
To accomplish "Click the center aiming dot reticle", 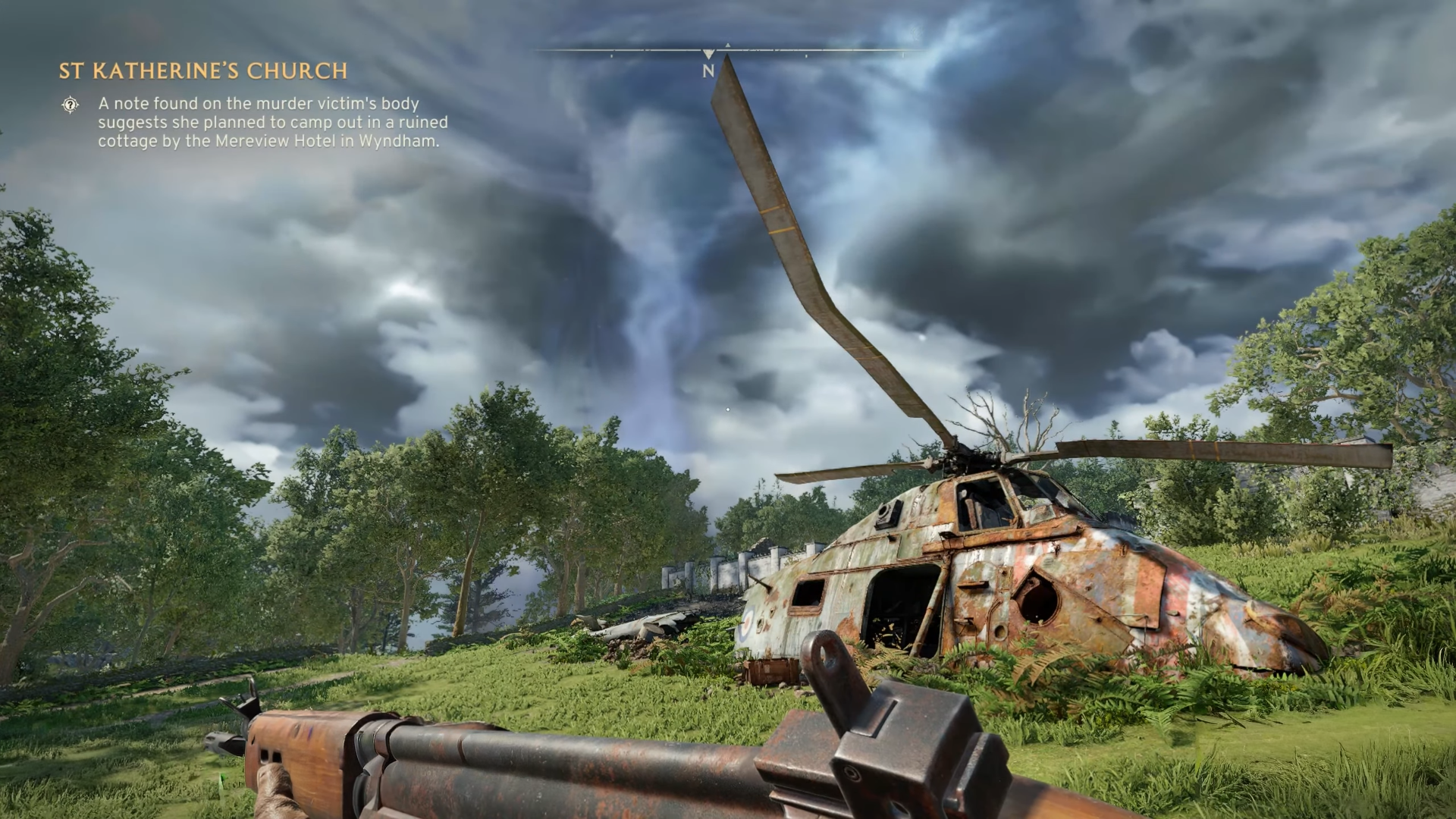I will [x=728, y=408].
